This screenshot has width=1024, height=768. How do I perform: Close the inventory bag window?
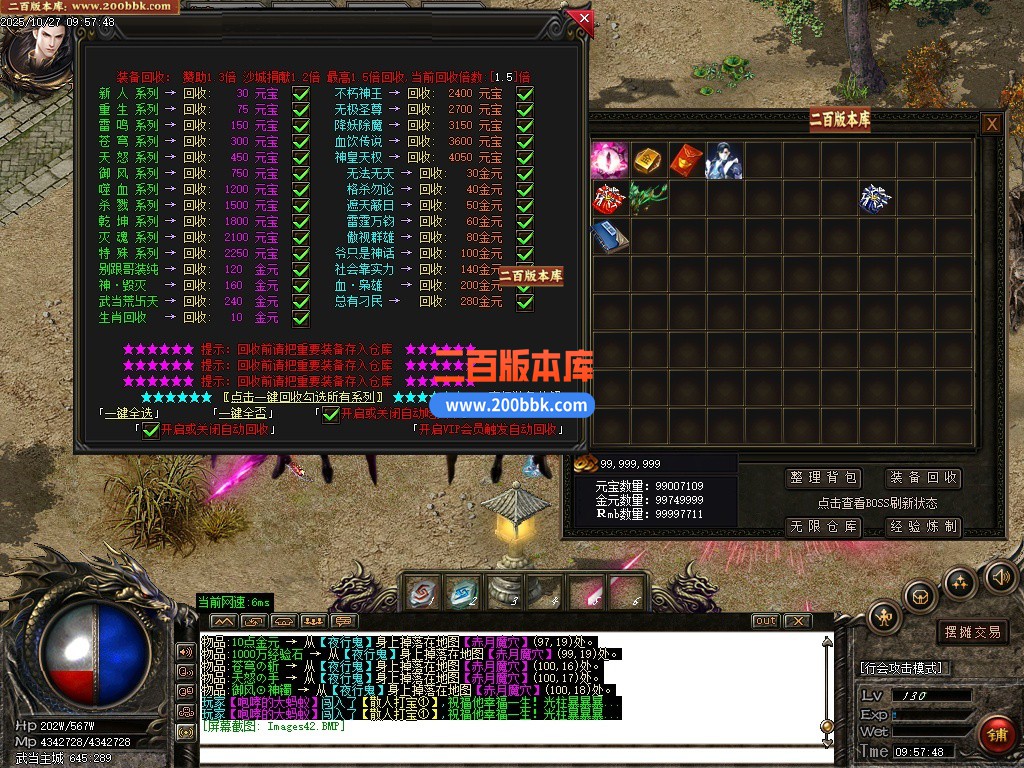click(991, 124)
